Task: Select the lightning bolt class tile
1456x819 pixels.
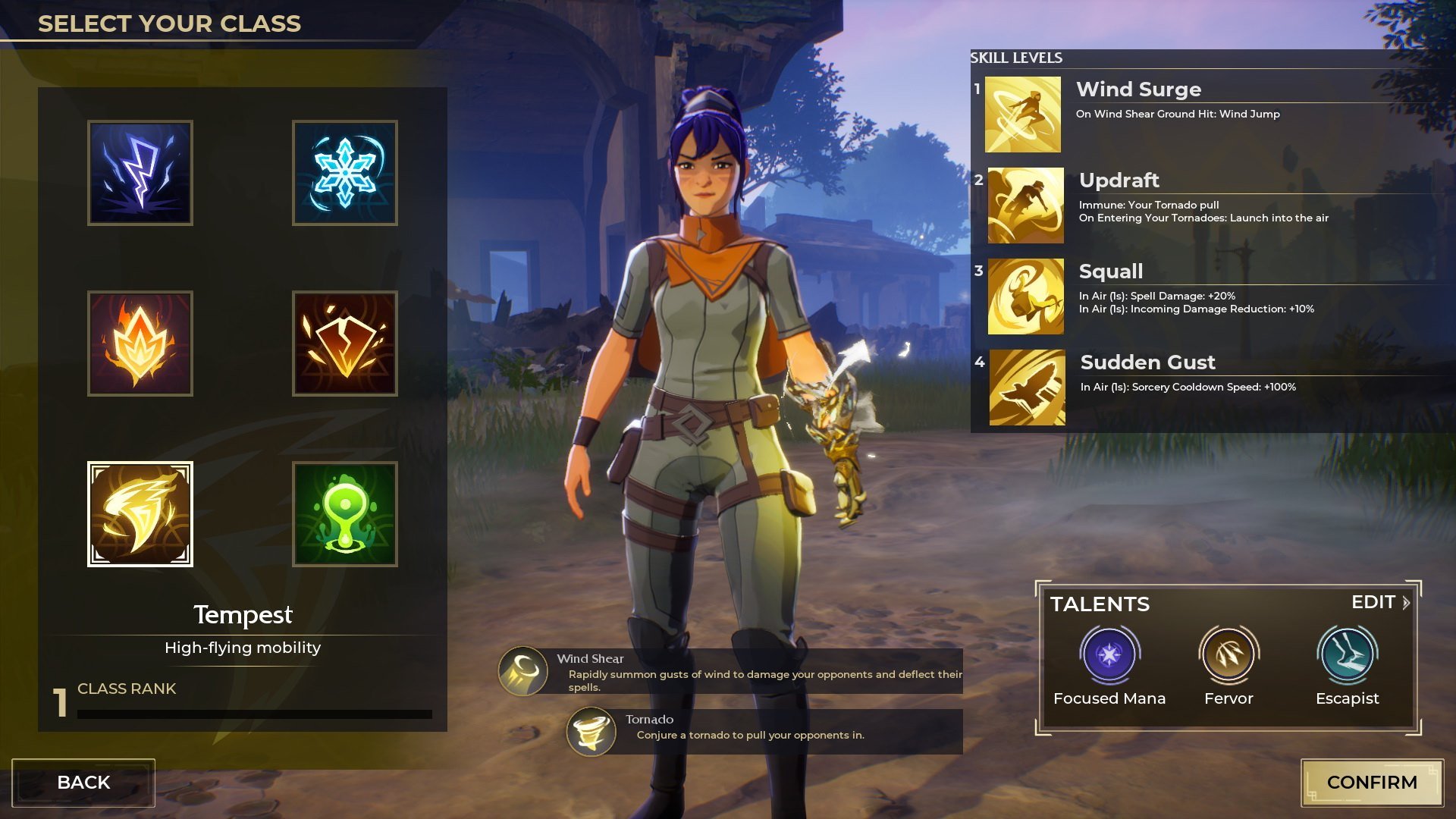Action: click(140, 173)
